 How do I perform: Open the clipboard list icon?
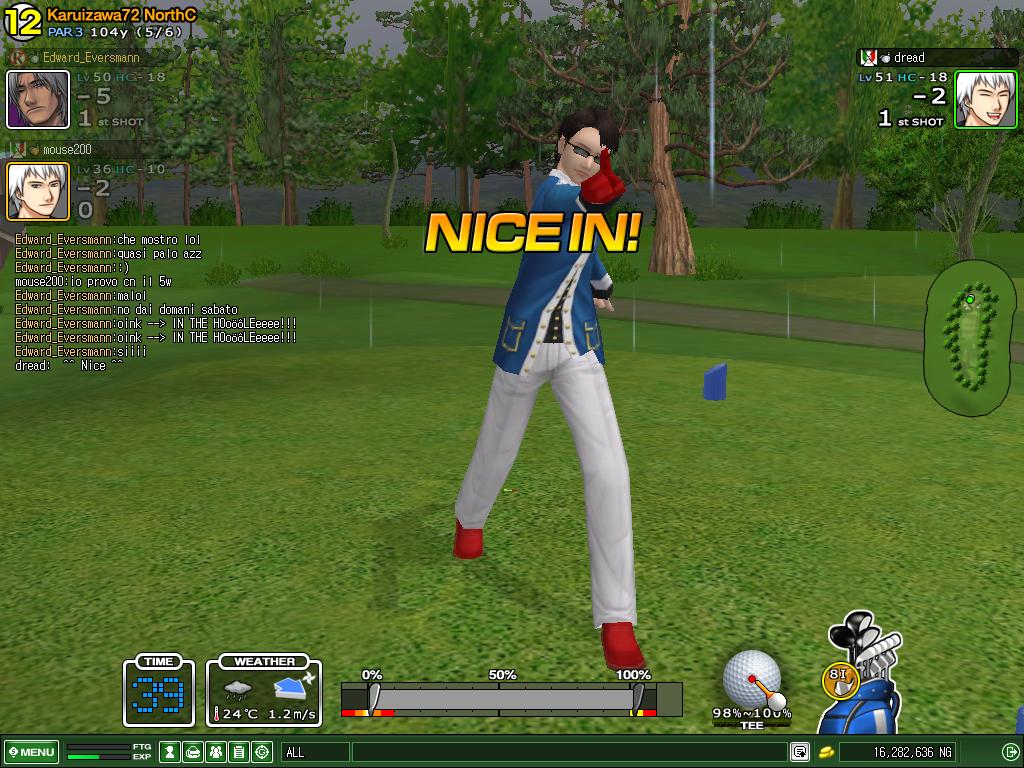click(x=239, y=752)
